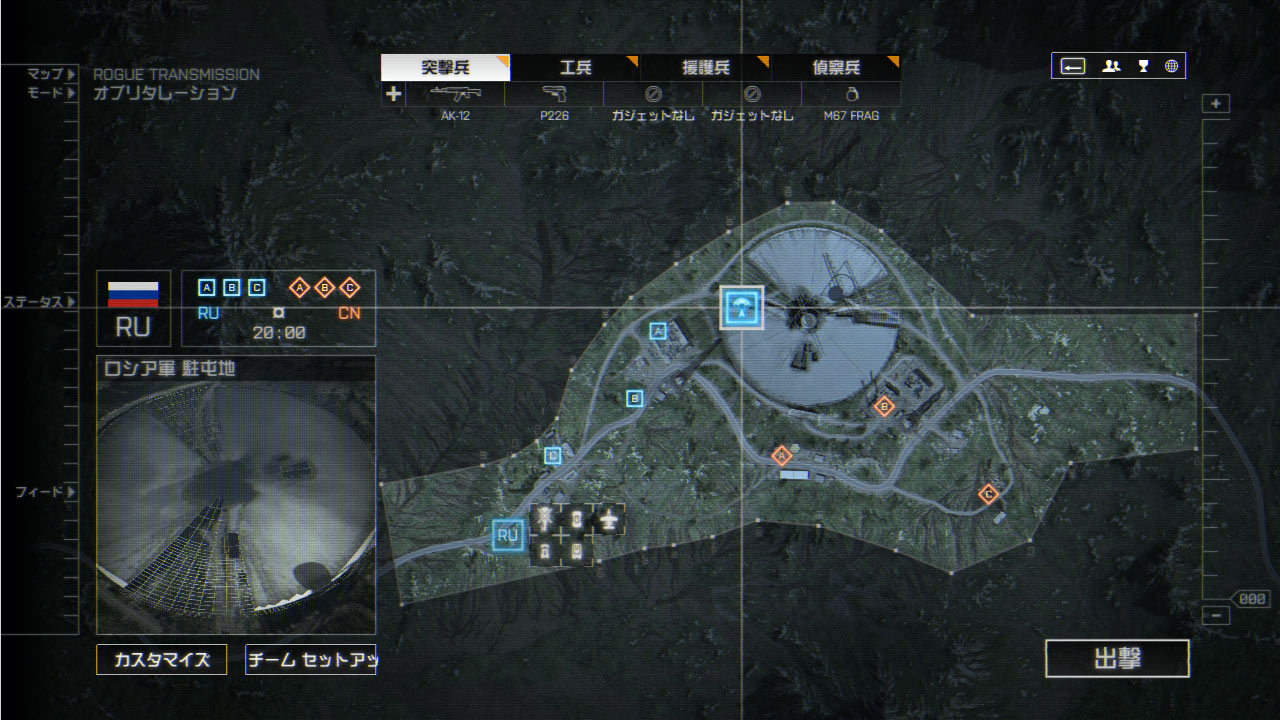Switch to the 工兵 engineer tab

(x=575, y=68)
